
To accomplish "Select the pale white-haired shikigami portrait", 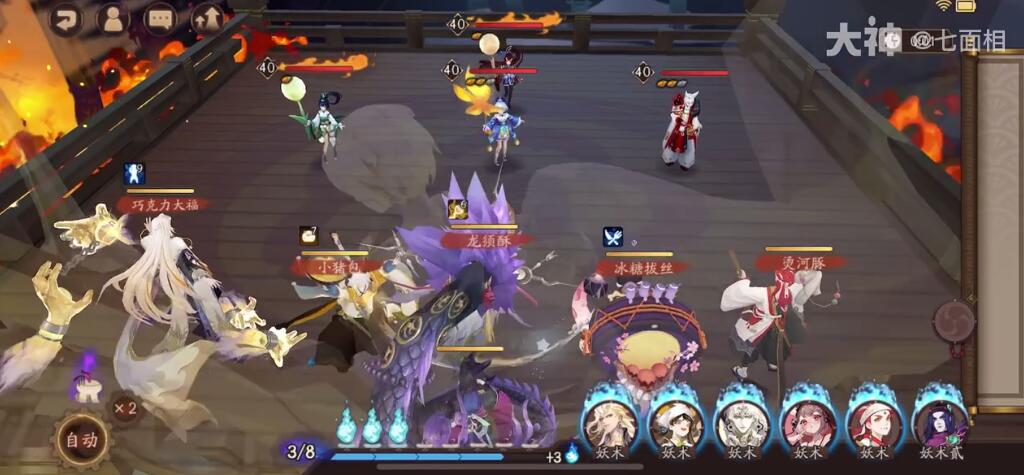I will [741, 422].
